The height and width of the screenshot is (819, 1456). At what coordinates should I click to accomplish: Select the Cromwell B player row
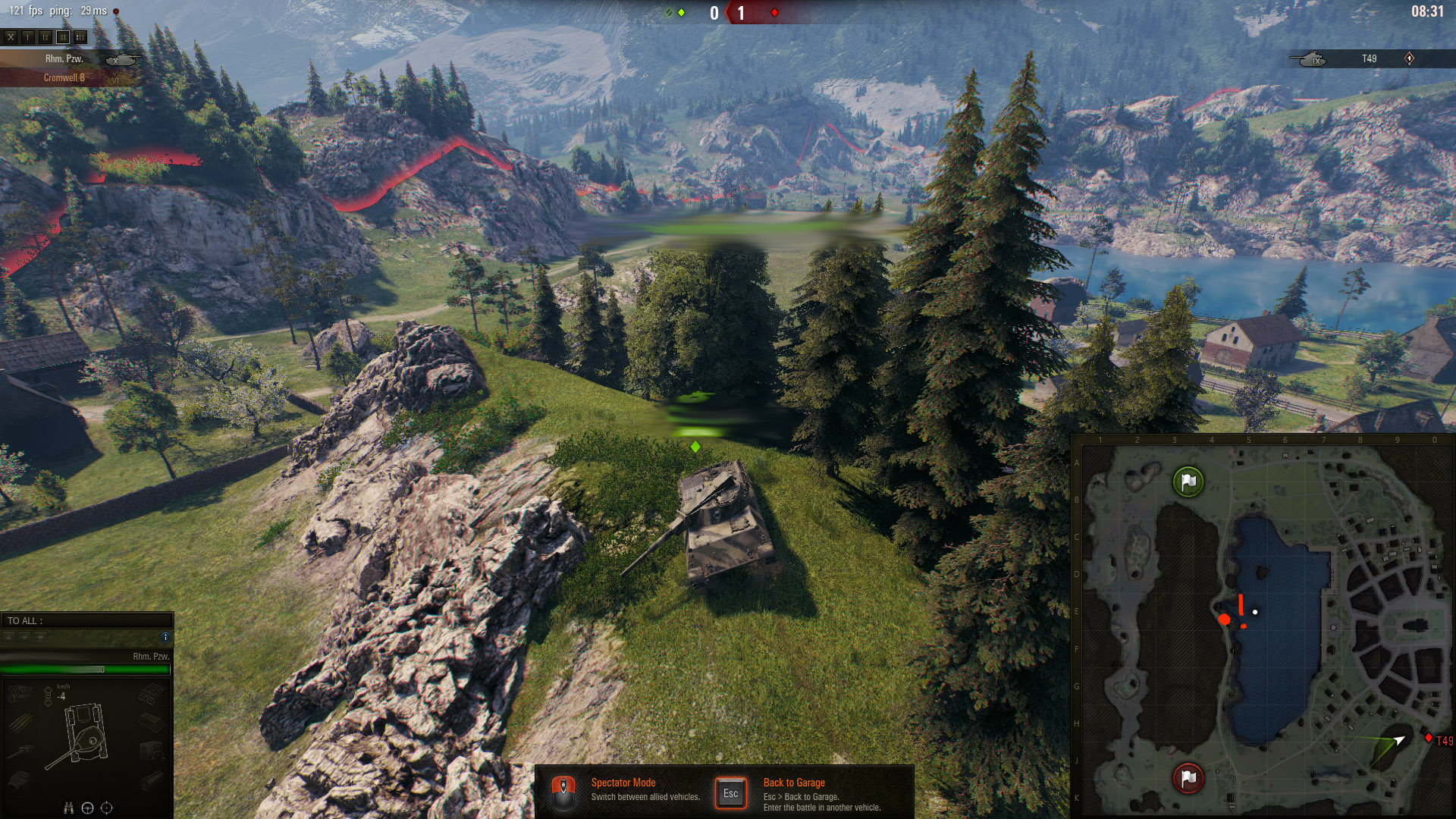[x=64, y=77]
